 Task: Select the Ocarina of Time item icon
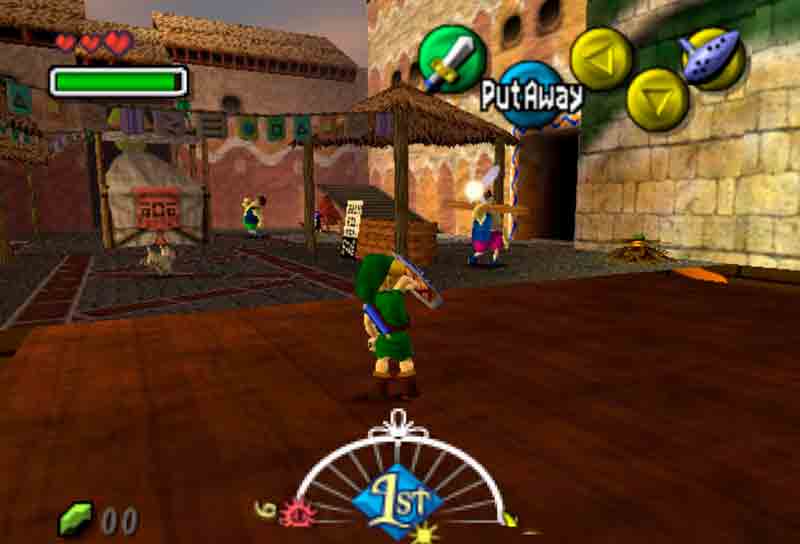[712, 57]
